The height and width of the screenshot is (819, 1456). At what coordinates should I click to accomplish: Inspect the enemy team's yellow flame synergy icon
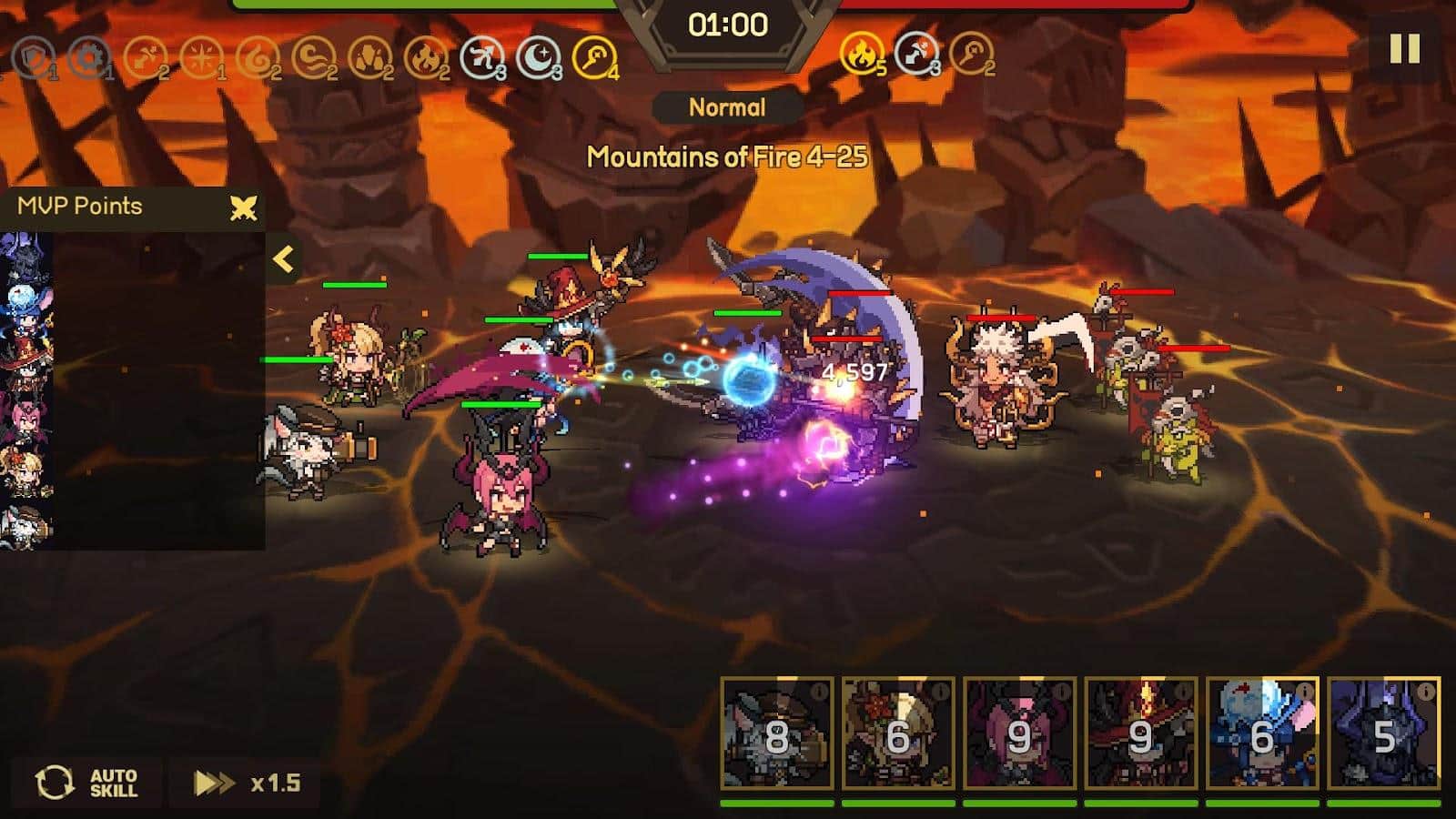(859, 55)
